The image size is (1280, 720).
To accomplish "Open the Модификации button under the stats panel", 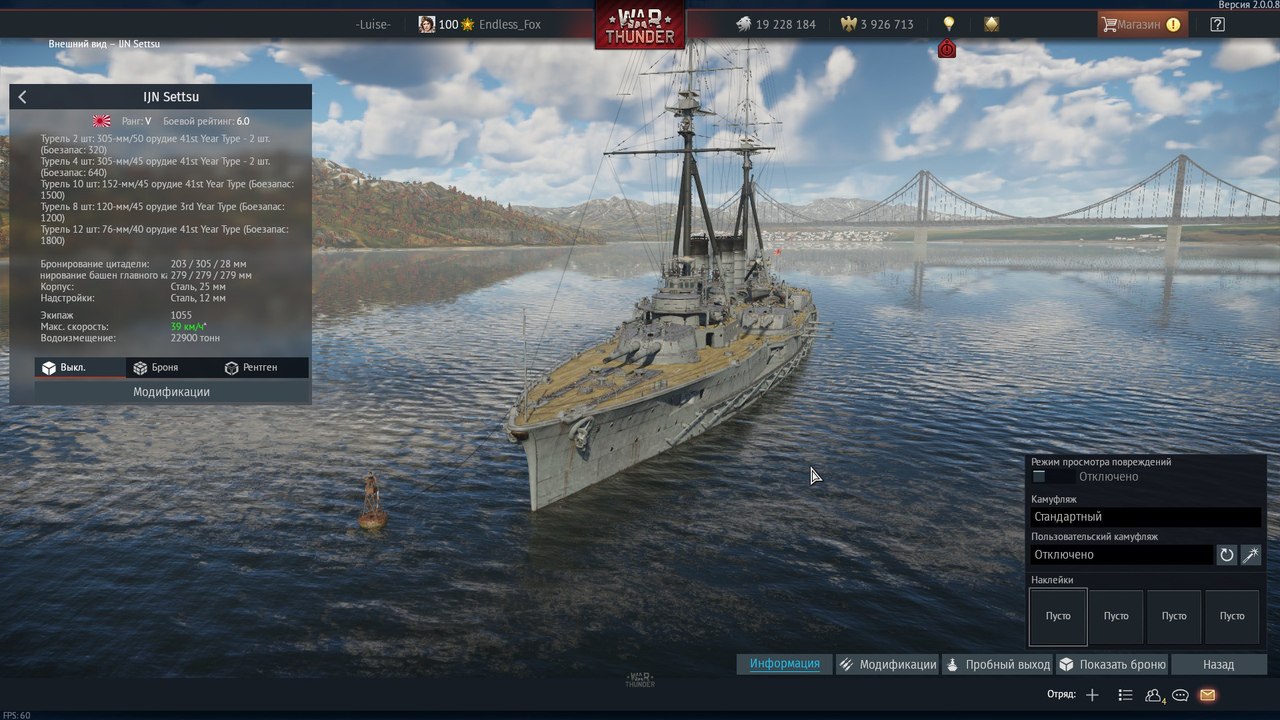I will click(171, 392).
